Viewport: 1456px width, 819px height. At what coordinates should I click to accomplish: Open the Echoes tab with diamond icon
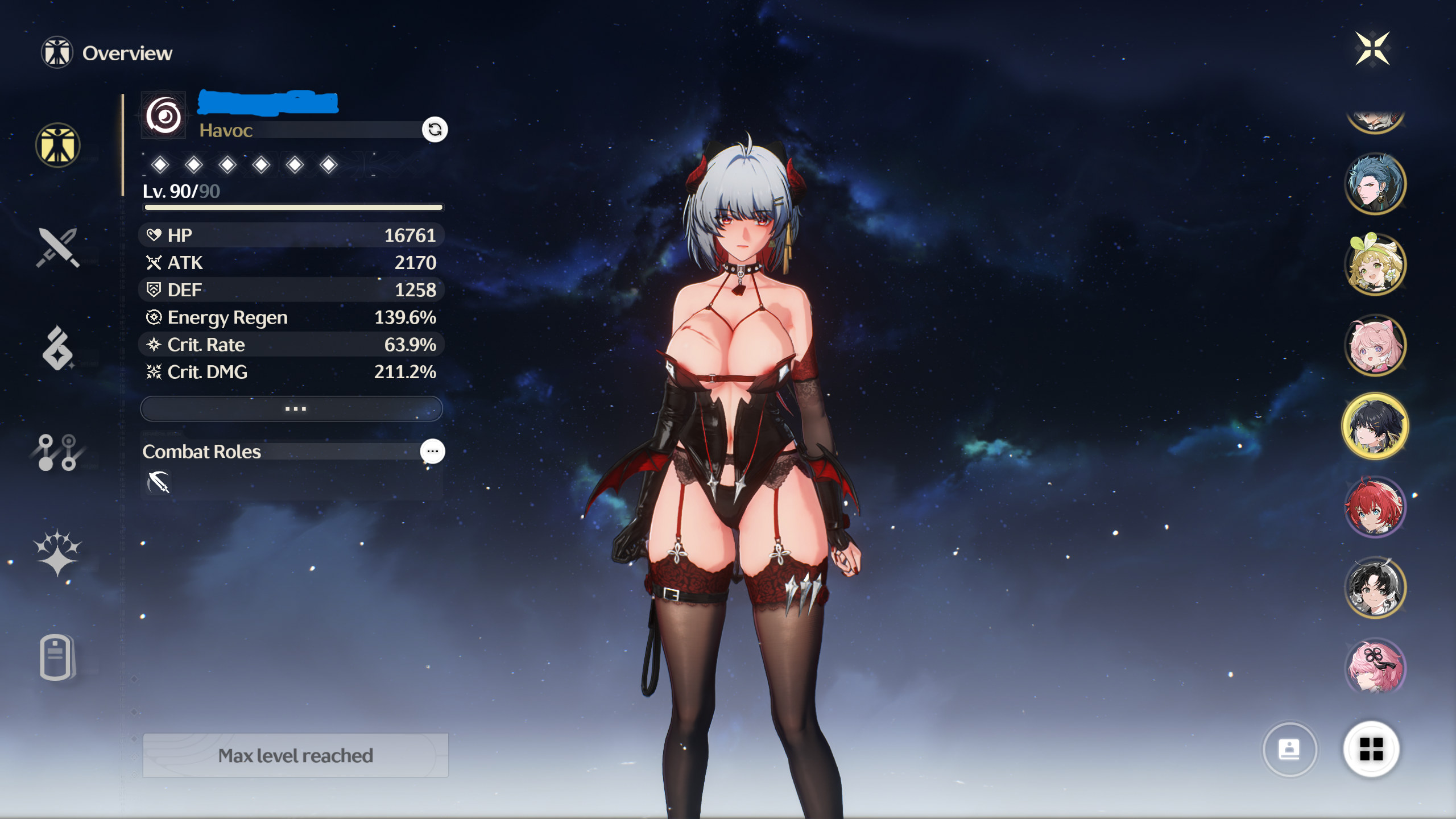(x=57, y=348)
